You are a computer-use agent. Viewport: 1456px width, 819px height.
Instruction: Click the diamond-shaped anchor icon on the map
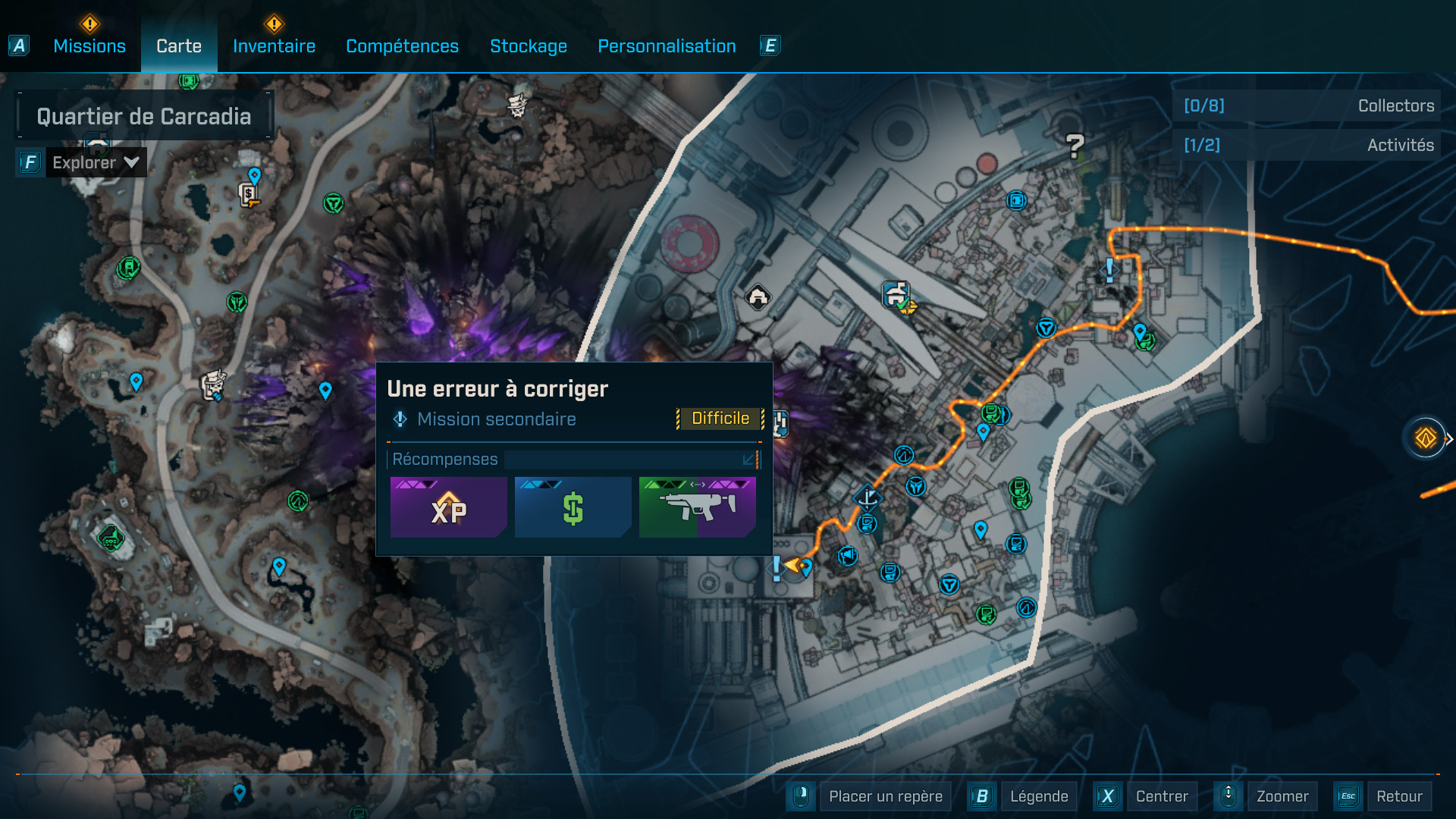pos(868,497)
